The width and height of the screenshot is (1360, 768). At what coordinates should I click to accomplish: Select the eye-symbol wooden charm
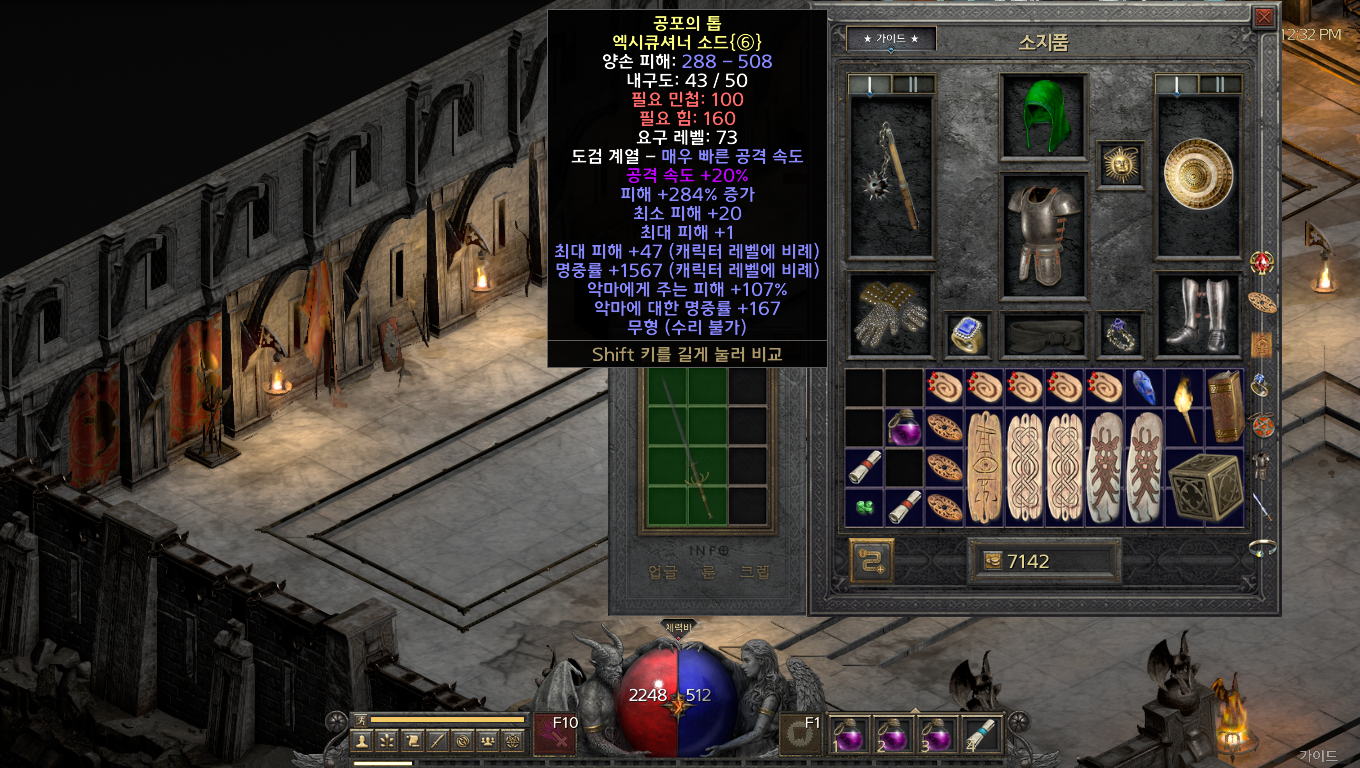[x=984, y=467]
